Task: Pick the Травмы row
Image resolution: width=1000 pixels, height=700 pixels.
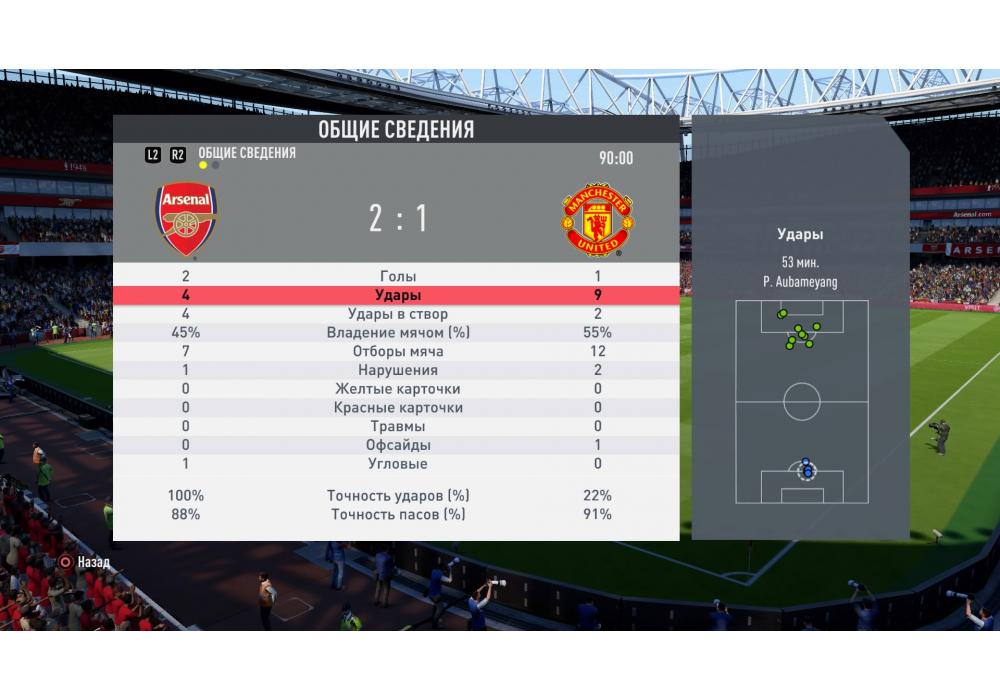Action: point(398,427)
